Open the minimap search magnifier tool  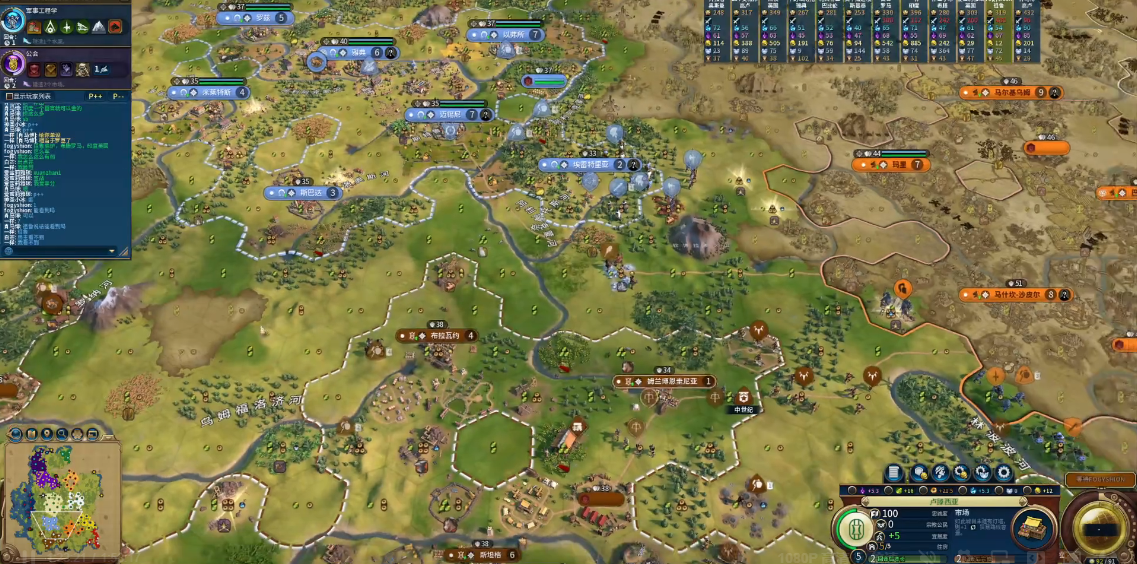point(61,433)
